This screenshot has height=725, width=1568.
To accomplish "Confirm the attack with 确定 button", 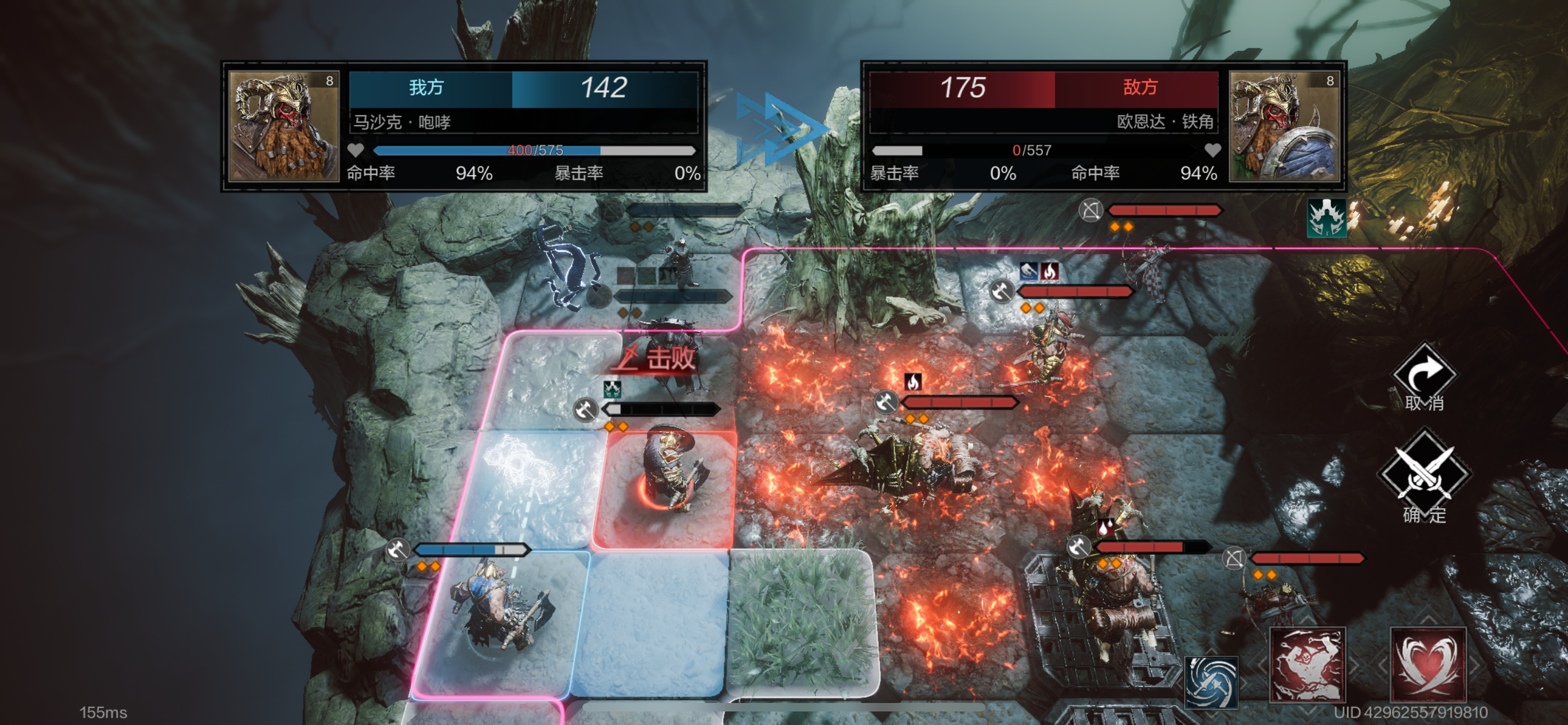I will tap(1424, 475).
